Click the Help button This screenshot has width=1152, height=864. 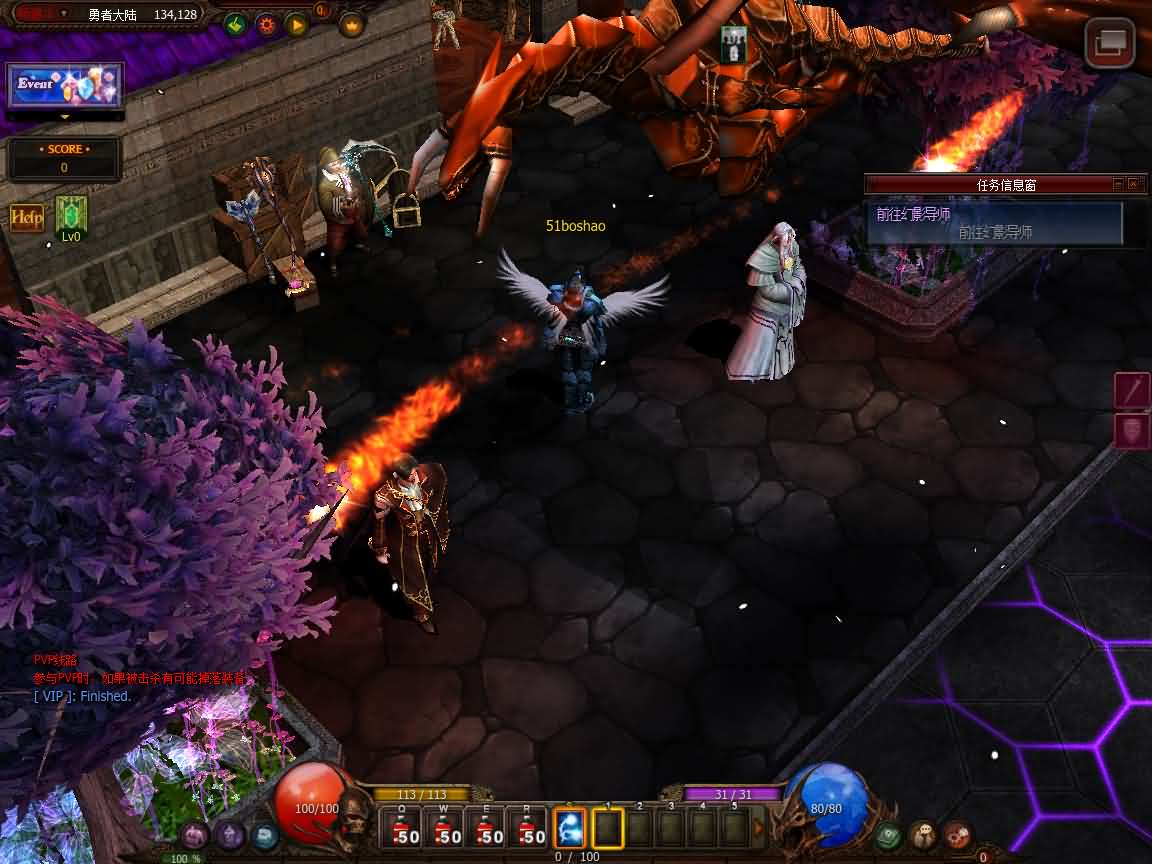pyautogui.click(x=27, y=217)
